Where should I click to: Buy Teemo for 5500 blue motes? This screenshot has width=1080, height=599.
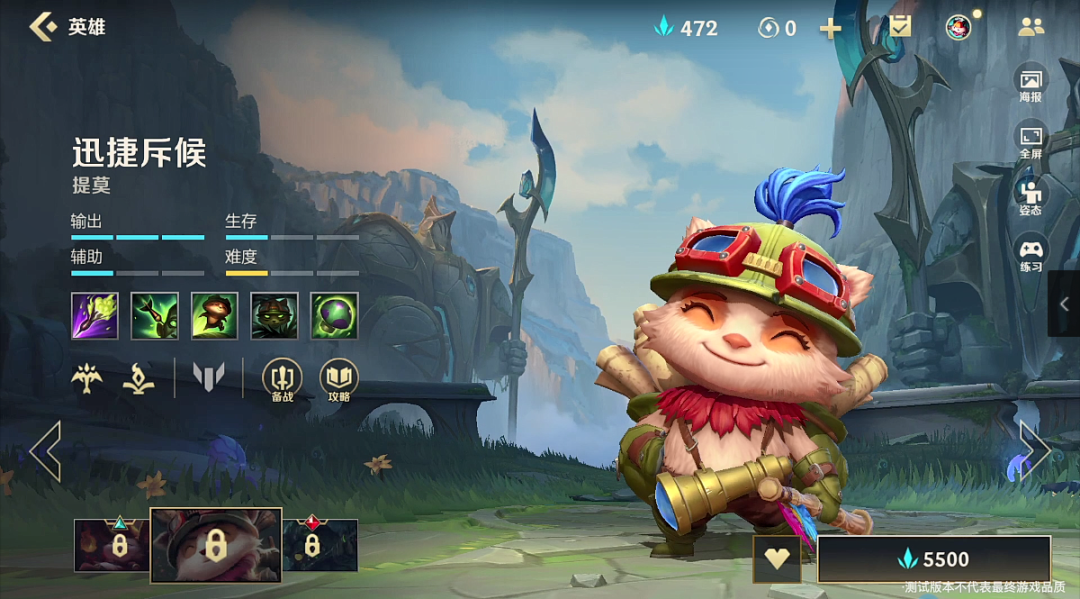[933, 559]
